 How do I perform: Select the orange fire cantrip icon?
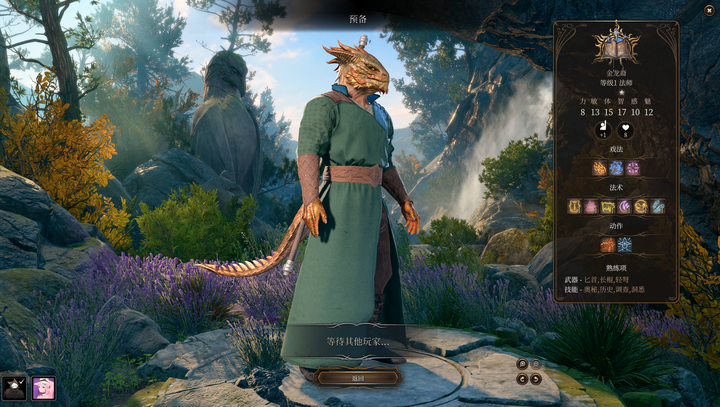coord(599,168)
